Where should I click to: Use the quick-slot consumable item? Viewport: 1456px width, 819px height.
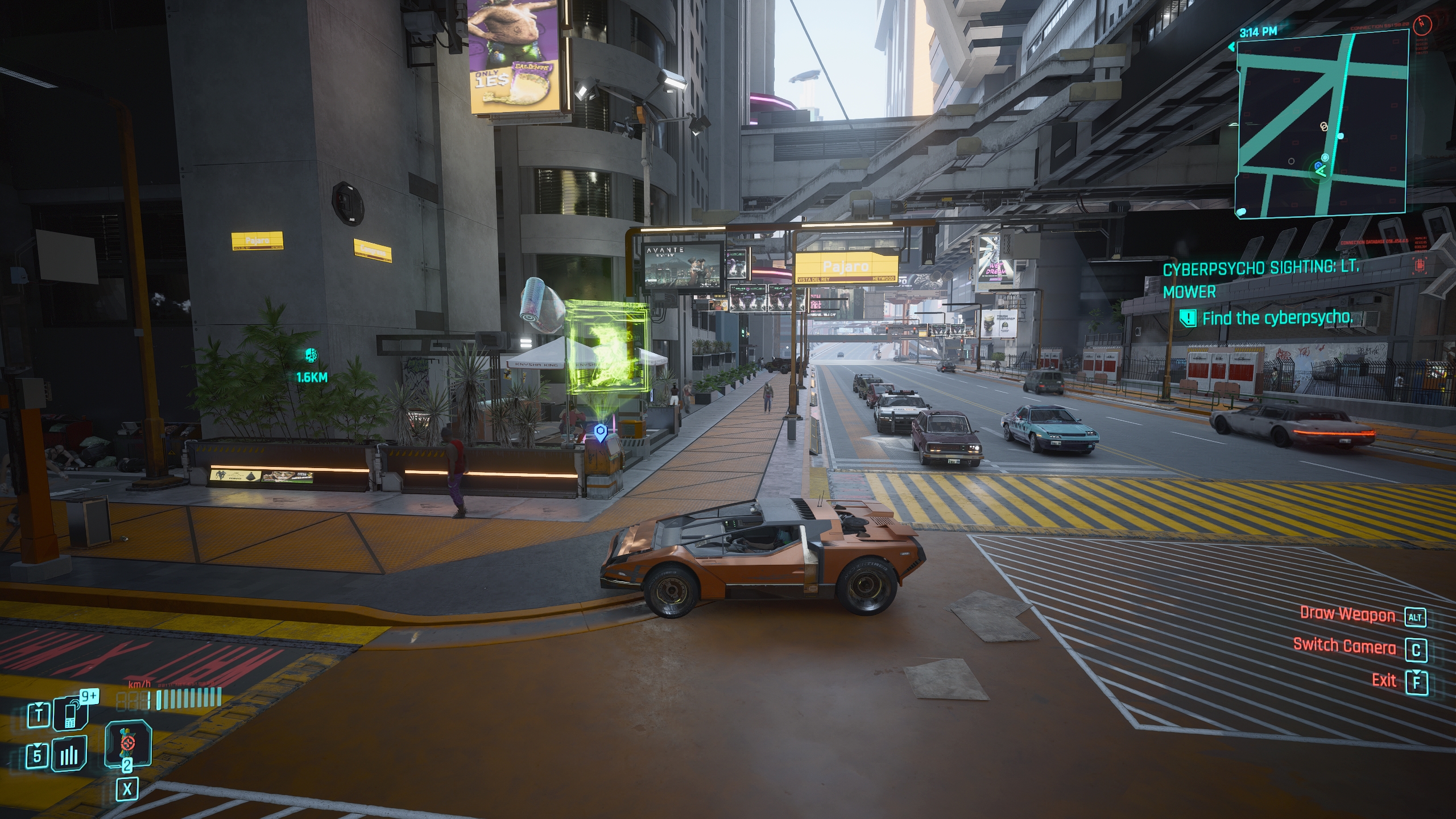pos(127,743)
